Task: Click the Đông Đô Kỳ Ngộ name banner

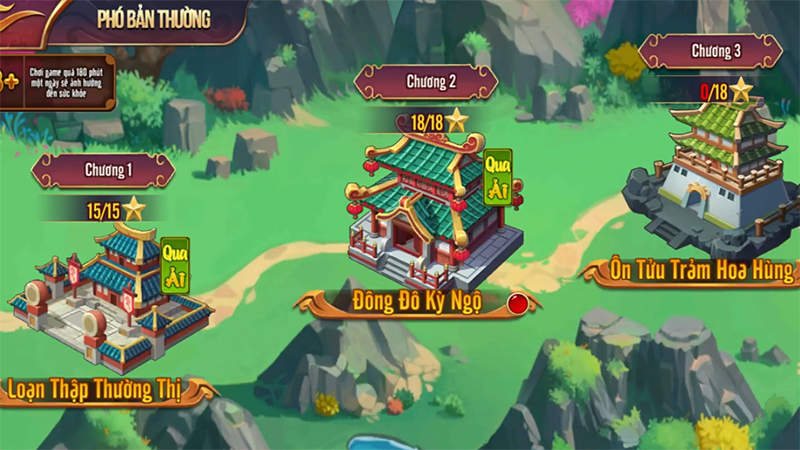Action: [x=415, y=301]
